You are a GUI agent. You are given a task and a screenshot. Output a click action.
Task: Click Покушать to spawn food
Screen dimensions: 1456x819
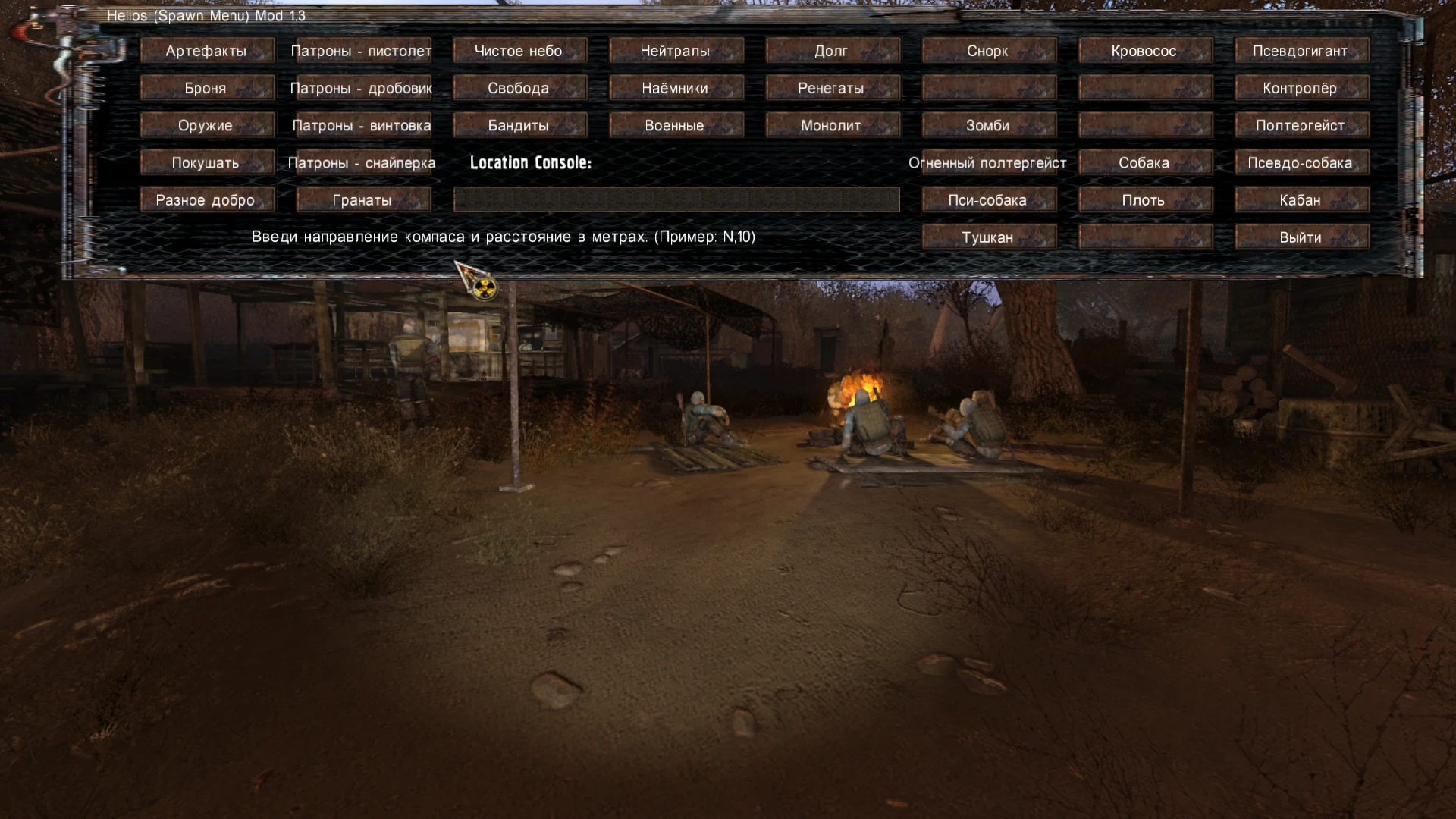point(207,162)
